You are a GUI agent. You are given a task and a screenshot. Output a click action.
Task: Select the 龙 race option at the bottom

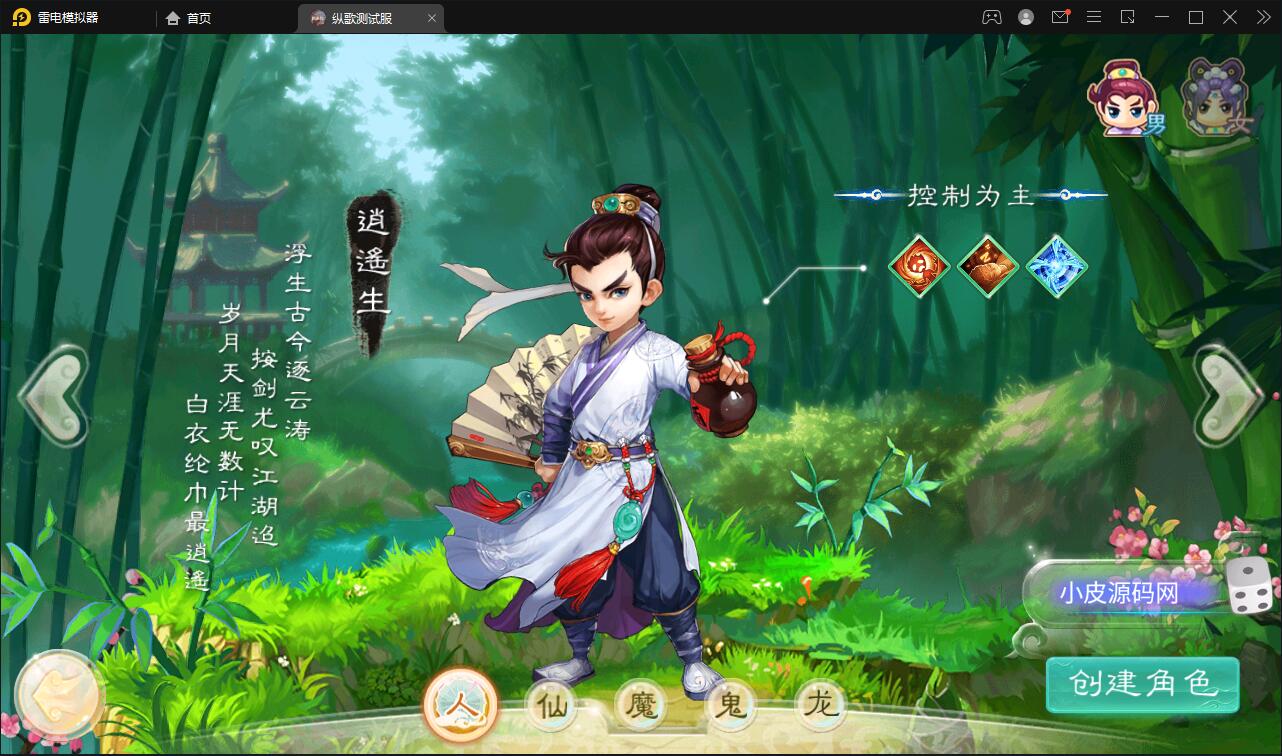(x=820, y=705)
